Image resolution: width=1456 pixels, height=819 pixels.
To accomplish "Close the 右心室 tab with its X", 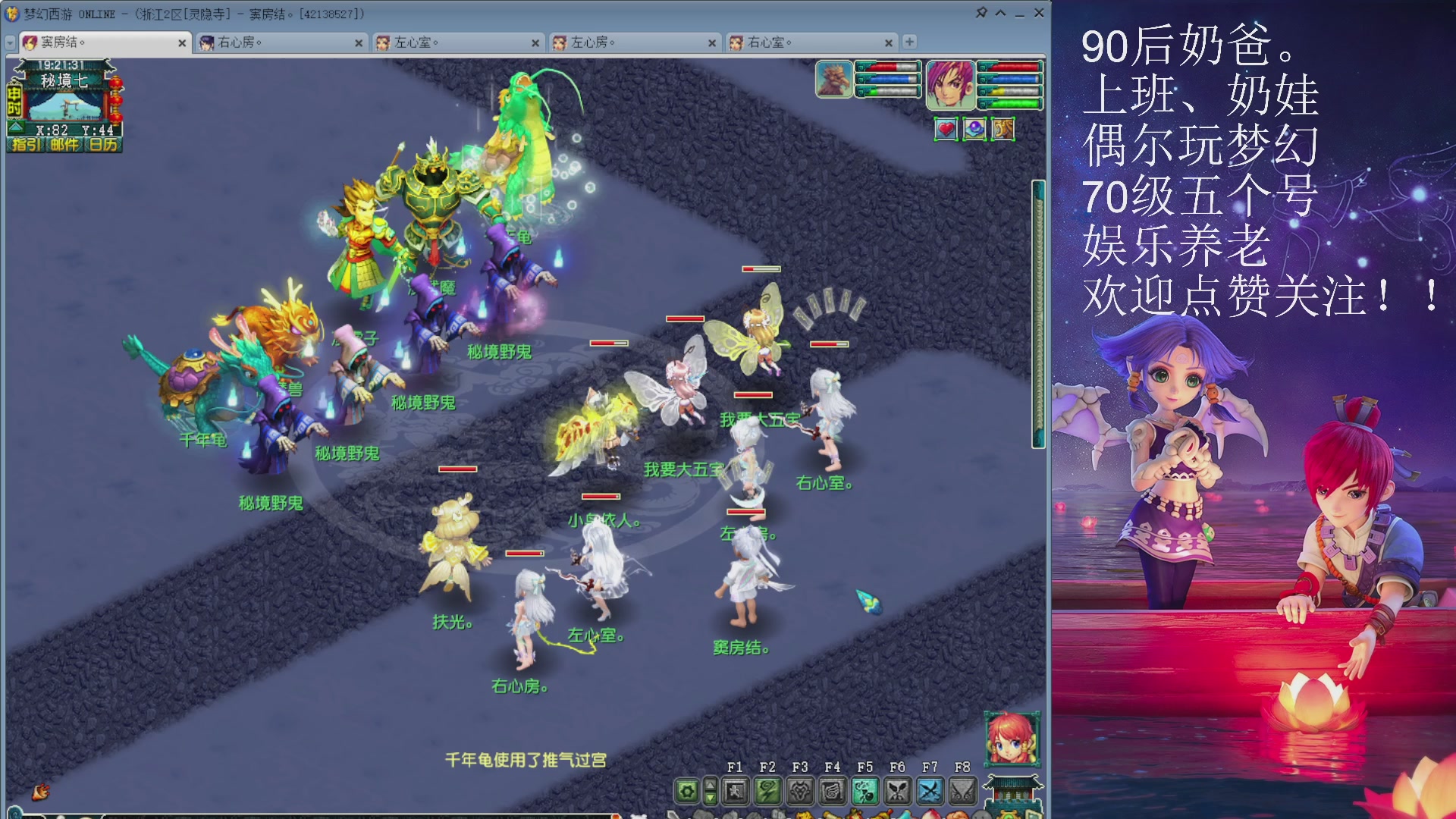I will pyautogui.click(x=889, y=43).
